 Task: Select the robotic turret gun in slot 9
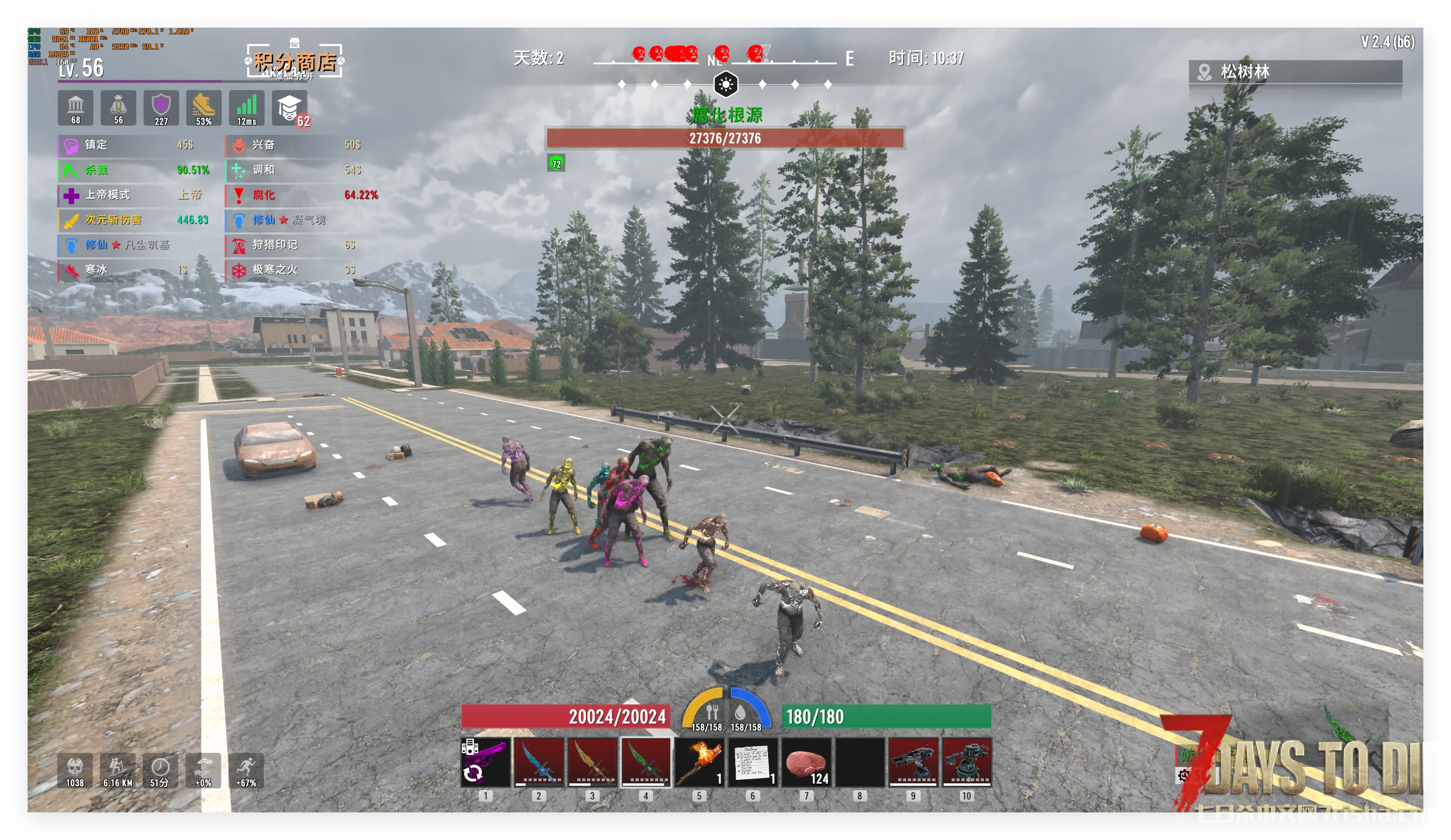[913, 762]
